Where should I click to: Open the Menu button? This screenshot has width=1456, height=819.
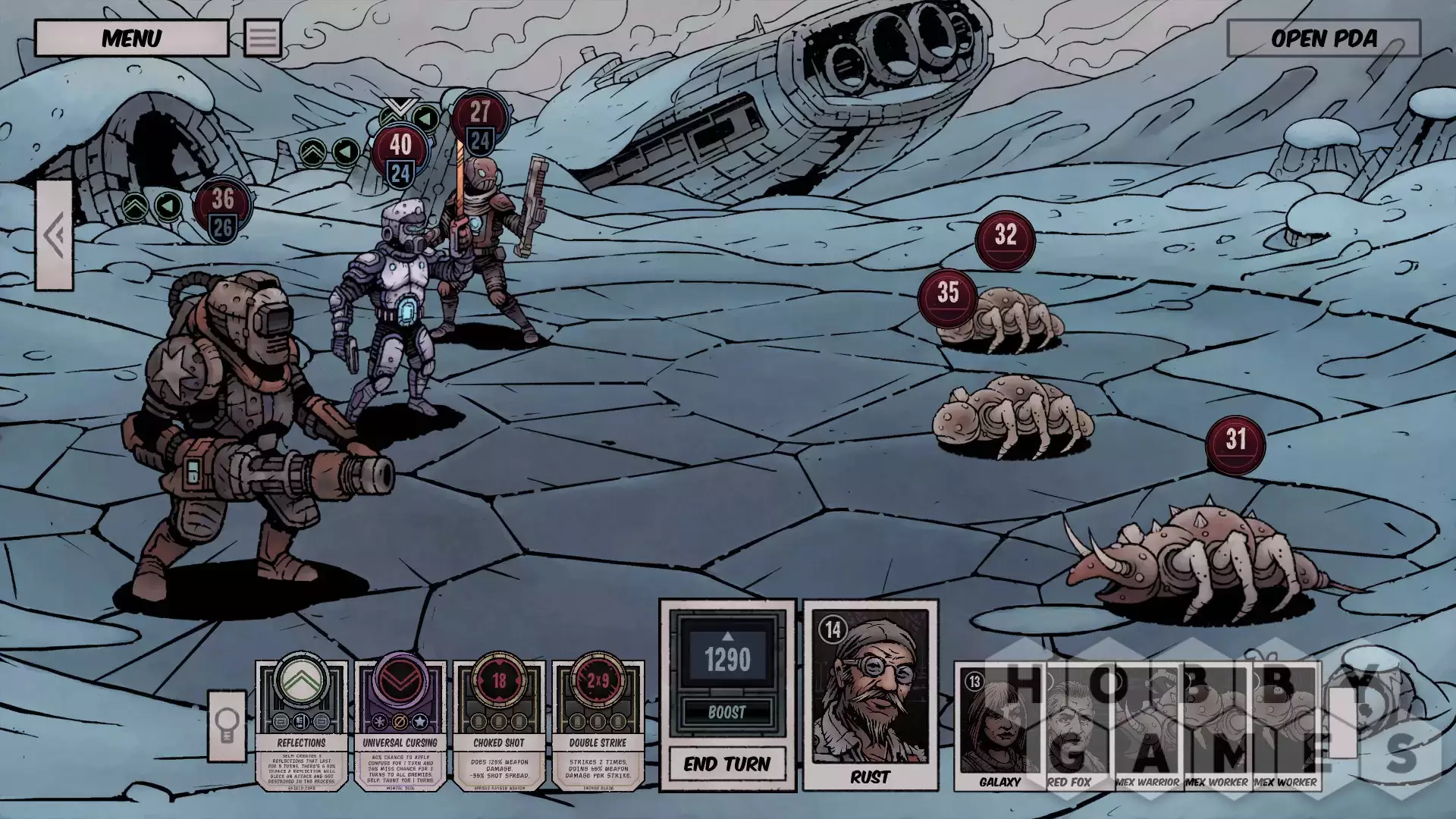pyautogui.click(x=131, y=38)
